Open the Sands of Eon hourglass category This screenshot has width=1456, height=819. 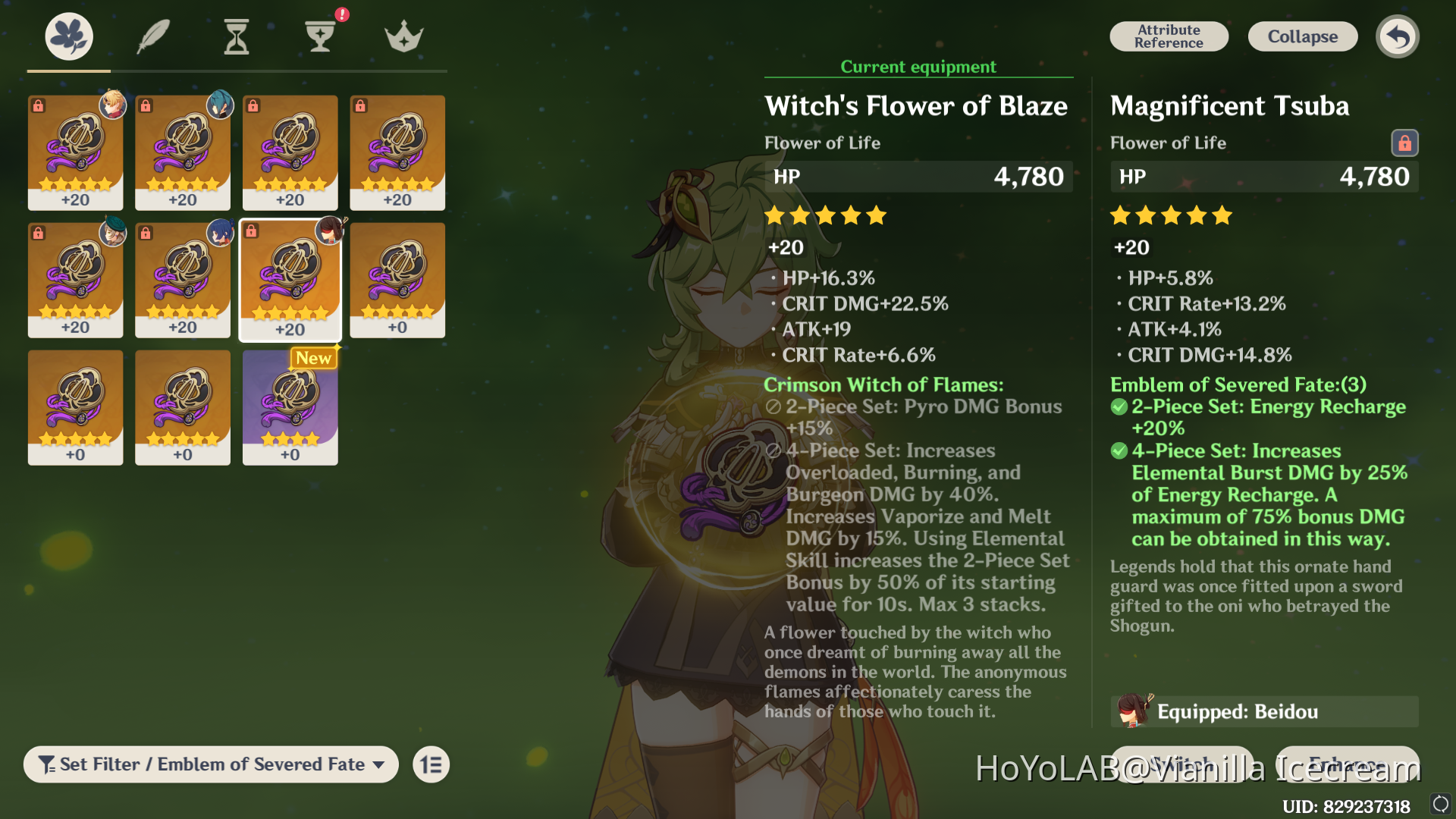click(x=236, y=34)
